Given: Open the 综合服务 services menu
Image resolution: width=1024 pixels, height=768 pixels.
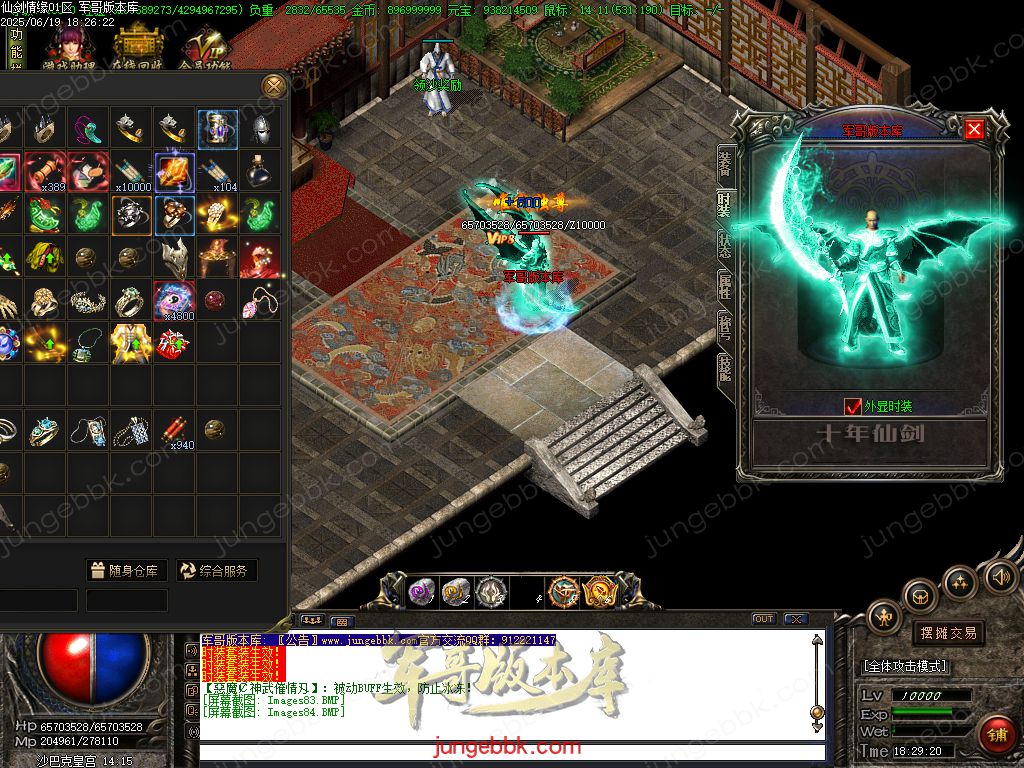Looking at the screenshot, I should (x=217, y=571).
